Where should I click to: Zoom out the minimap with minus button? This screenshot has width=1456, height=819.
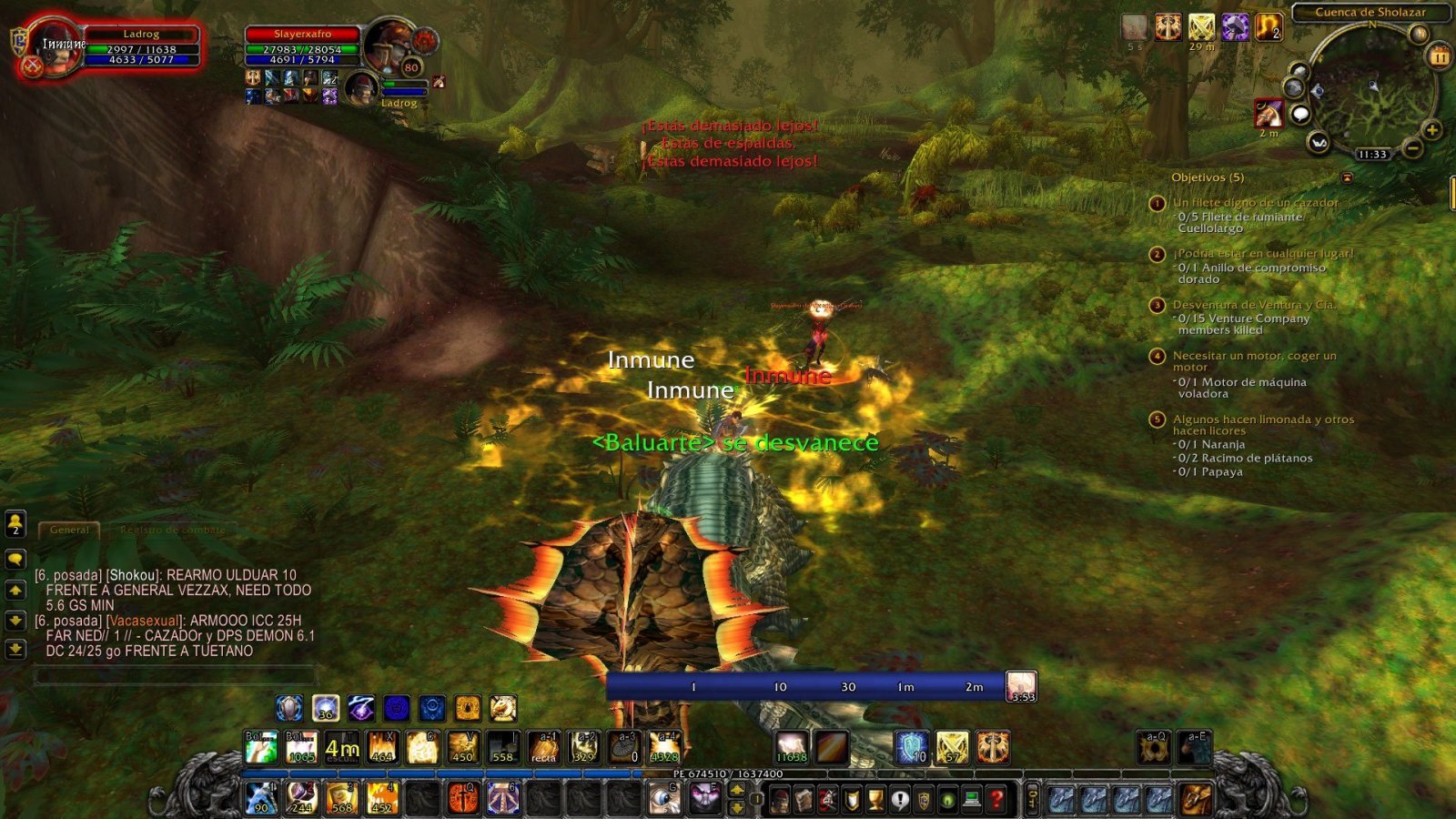coord(1411,147)
